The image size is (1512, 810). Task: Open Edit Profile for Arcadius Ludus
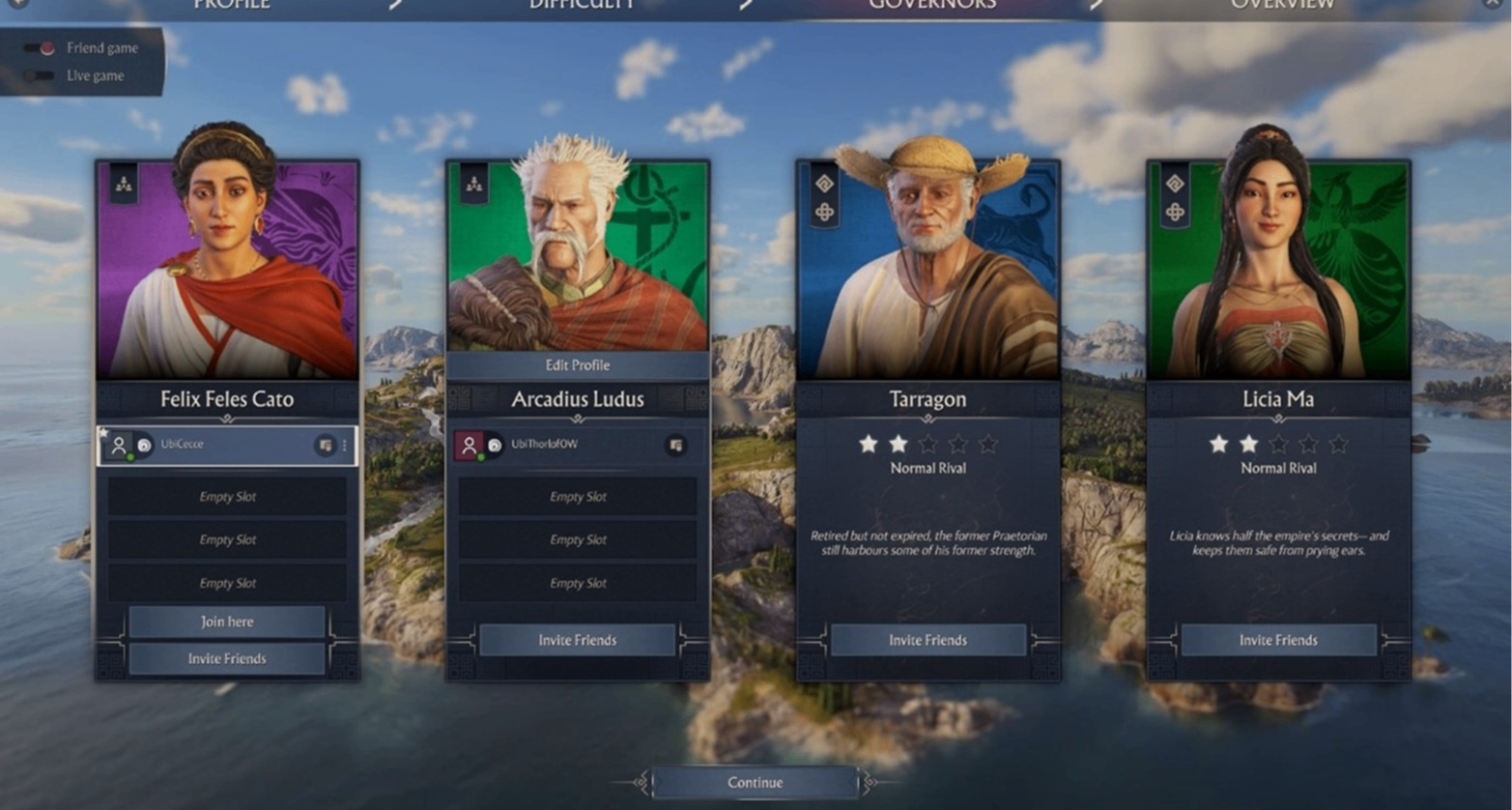(x=577, y=365)
